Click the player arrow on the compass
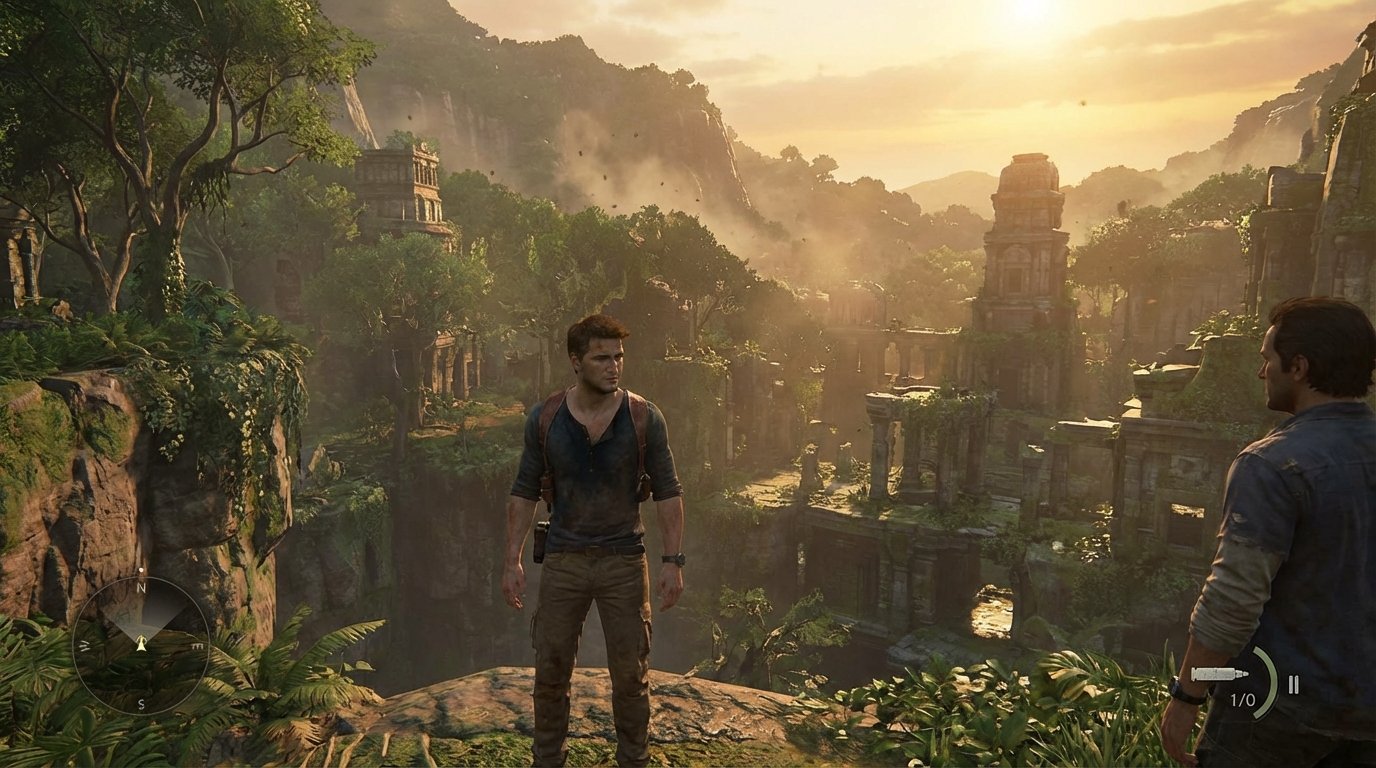The height and width of the screenshot is (768, 1376). (141, 645)
